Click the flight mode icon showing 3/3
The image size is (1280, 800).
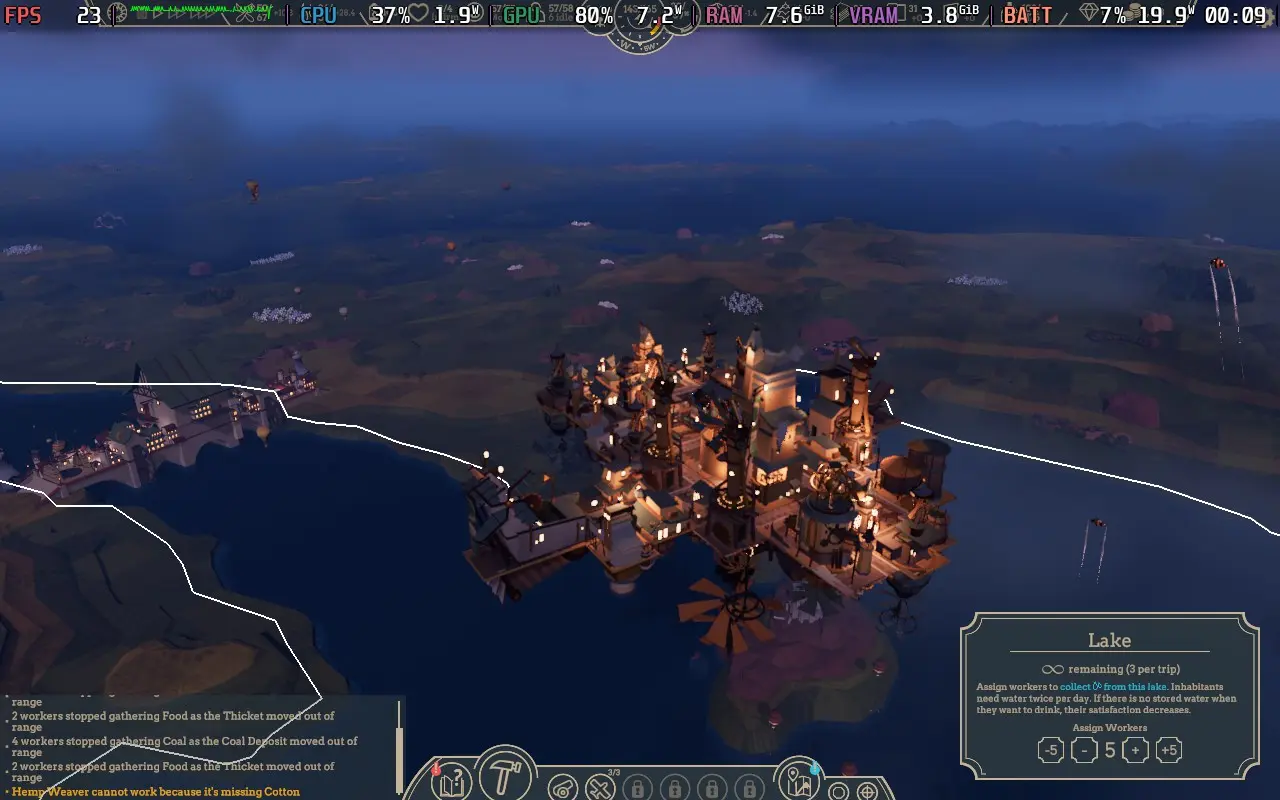(x=600, y=789)
